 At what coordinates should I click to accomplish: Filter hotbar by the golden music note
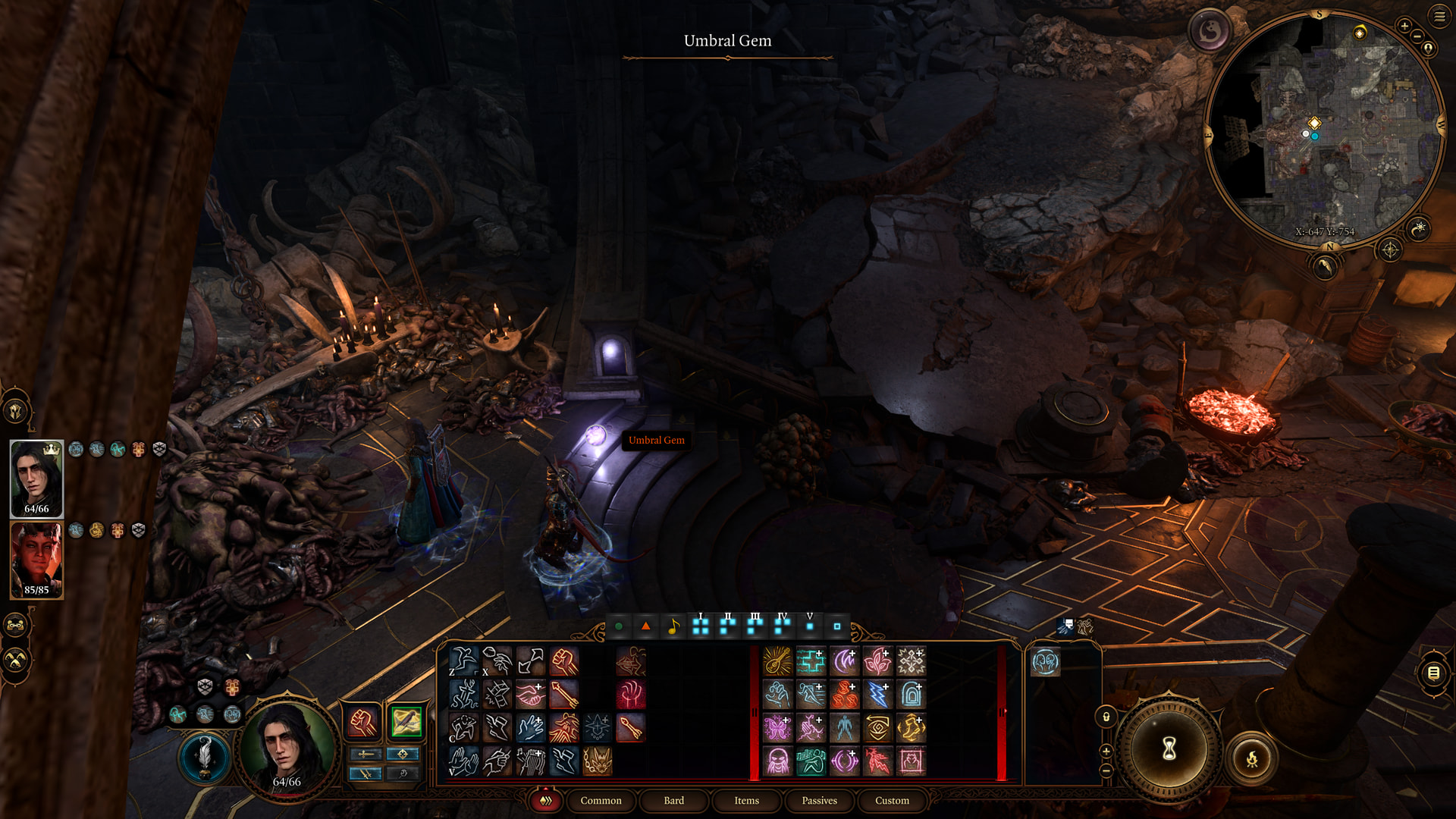pyautogui.click(x=673, y=626)
